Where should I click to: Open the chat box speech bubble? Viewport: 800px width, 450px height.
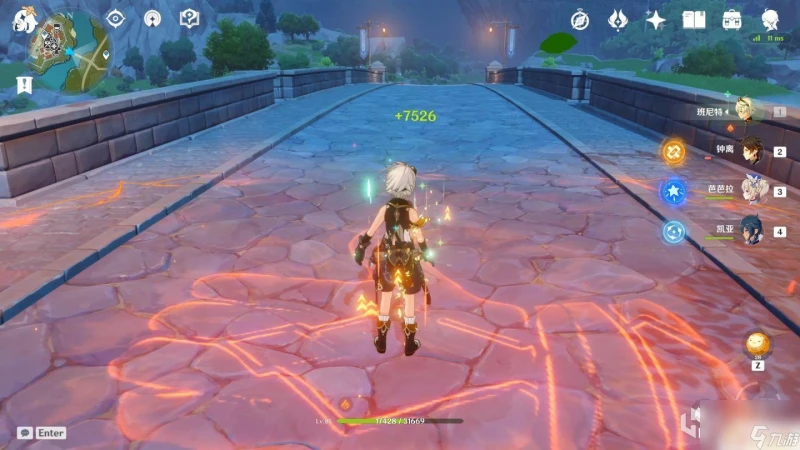pos(24,433)
